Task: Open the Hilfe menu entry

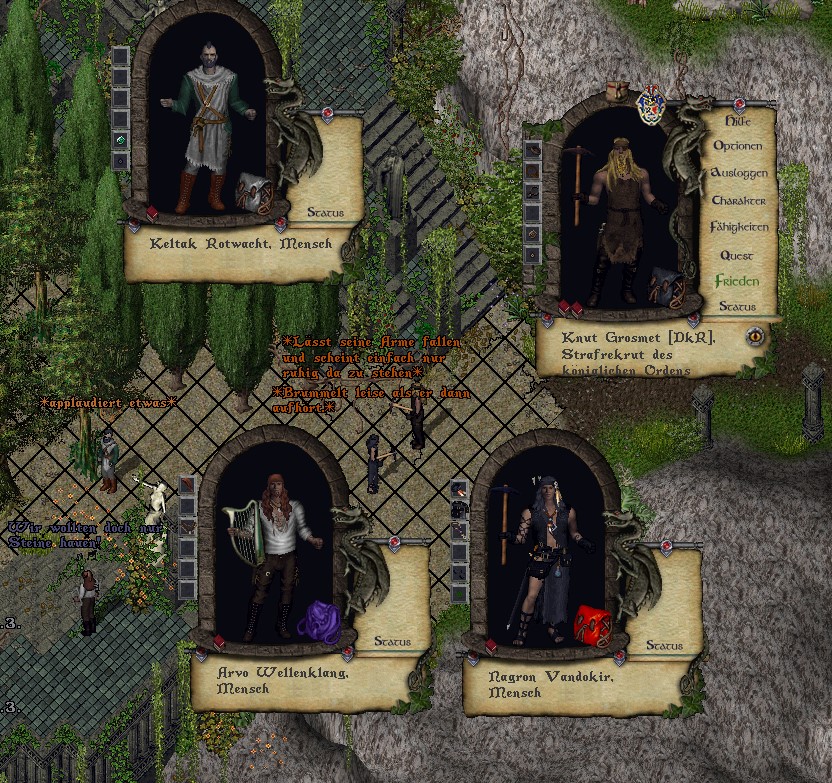Action: [x=737, y=120]
